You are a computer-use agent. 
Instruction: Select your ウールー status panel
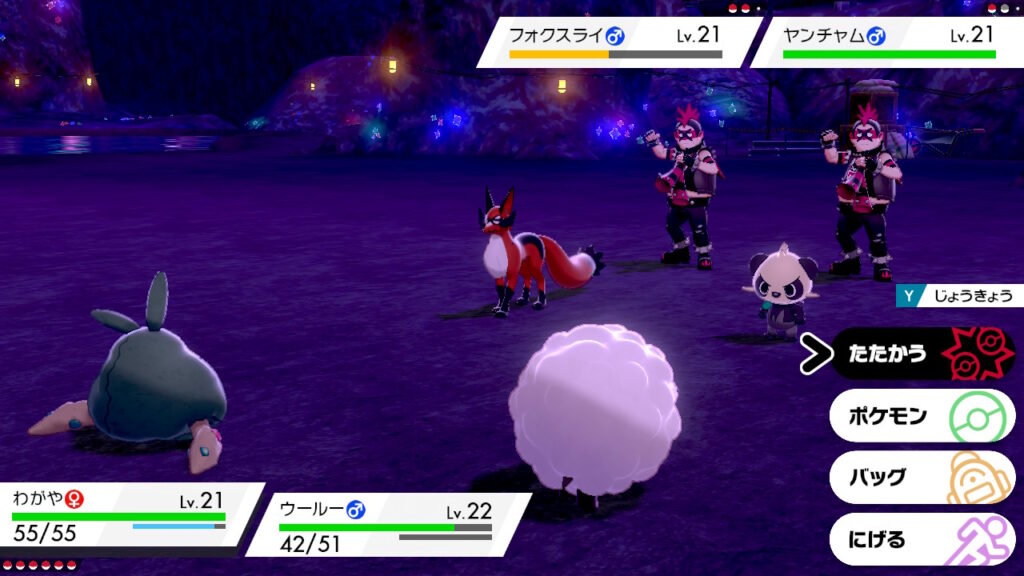(x=390, y=524)
